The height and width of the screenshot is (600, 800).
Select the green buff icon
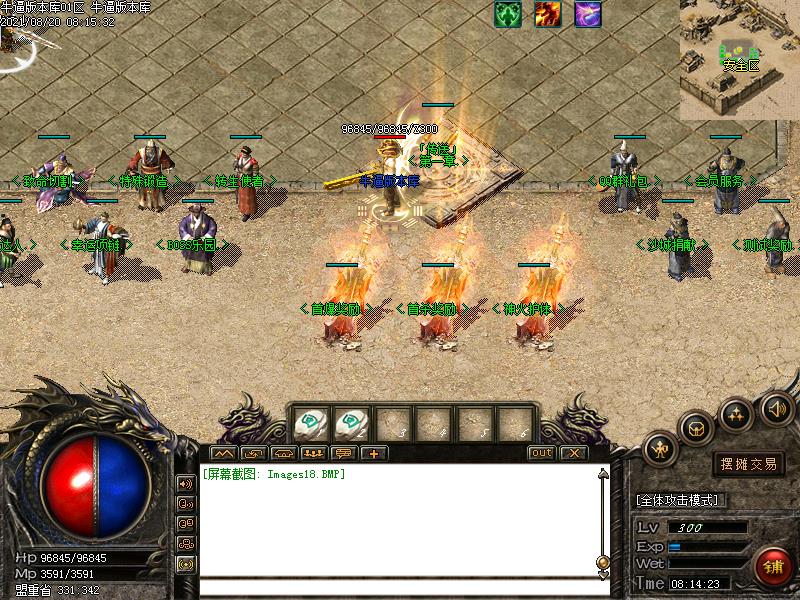click(508, 14)
